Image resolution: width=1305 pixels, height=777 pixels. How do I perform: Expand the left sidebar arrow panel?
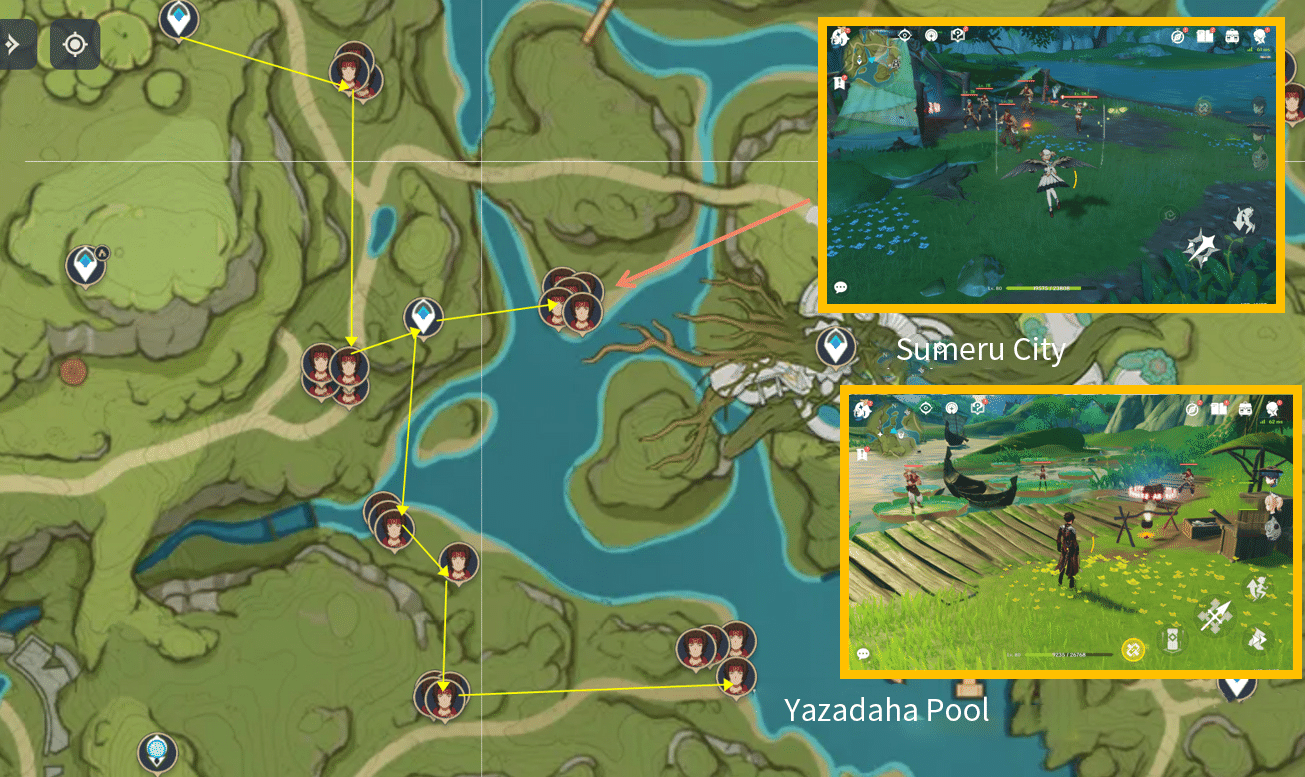click(x=12, y=44)
